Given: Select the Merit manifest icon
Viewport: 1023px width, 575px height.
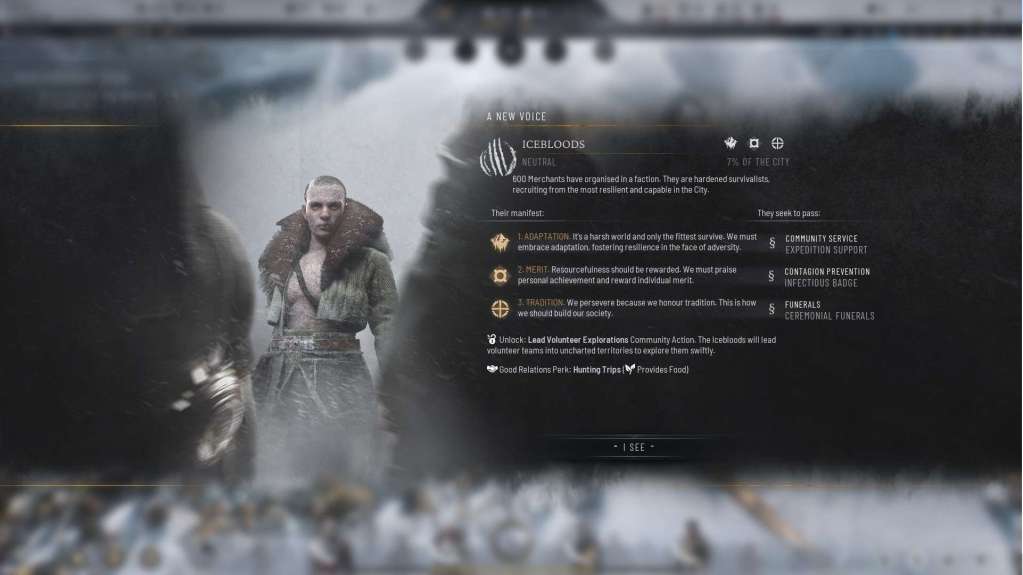Looking at the screenshot, I should [499, 276].
